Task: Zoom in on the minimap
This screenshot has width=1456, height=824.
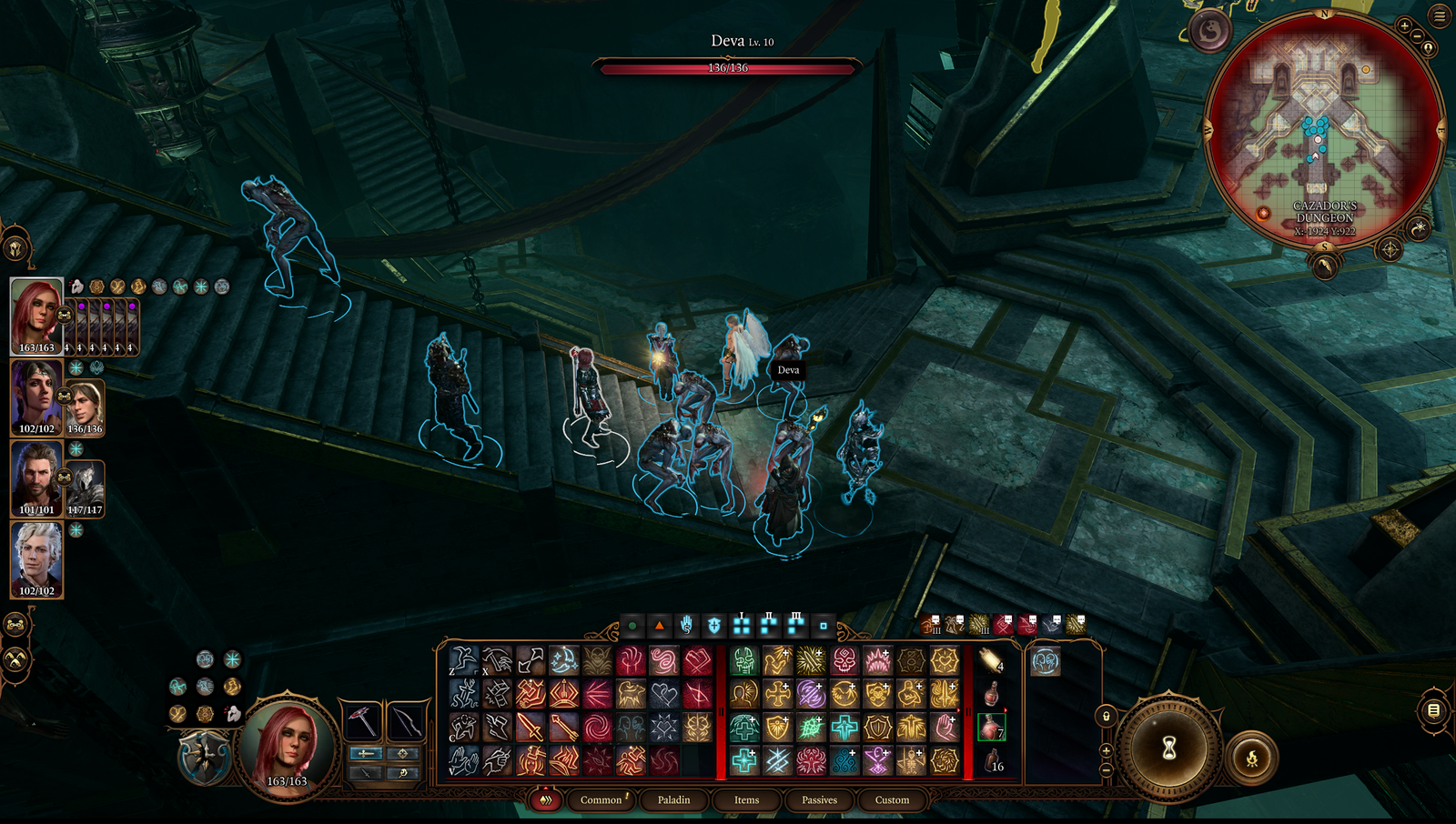Action: coord(1404,26)
